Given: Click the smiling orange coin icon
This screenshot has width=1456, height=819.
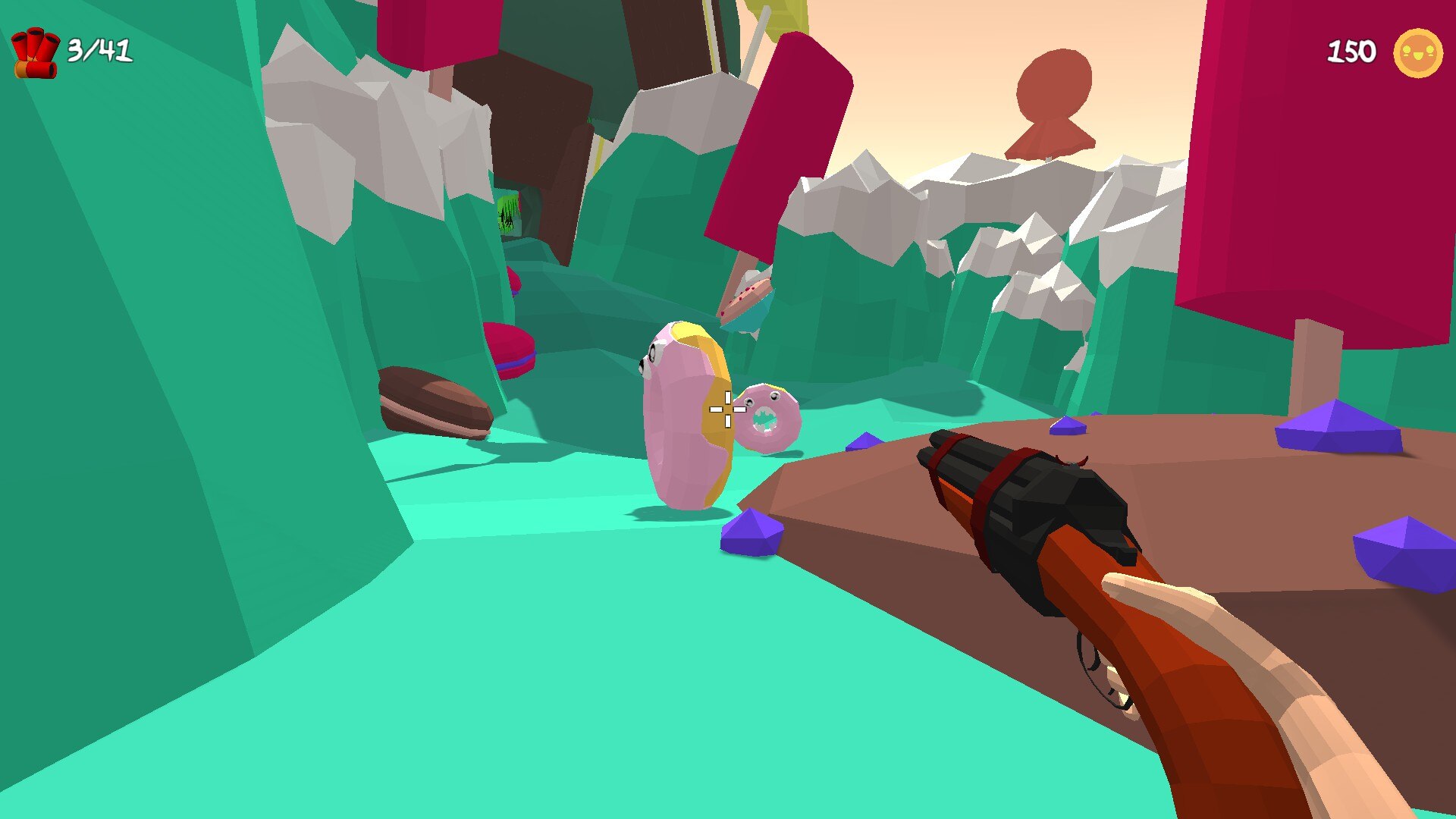Looking at the screenshot, I should point(1417,53).
